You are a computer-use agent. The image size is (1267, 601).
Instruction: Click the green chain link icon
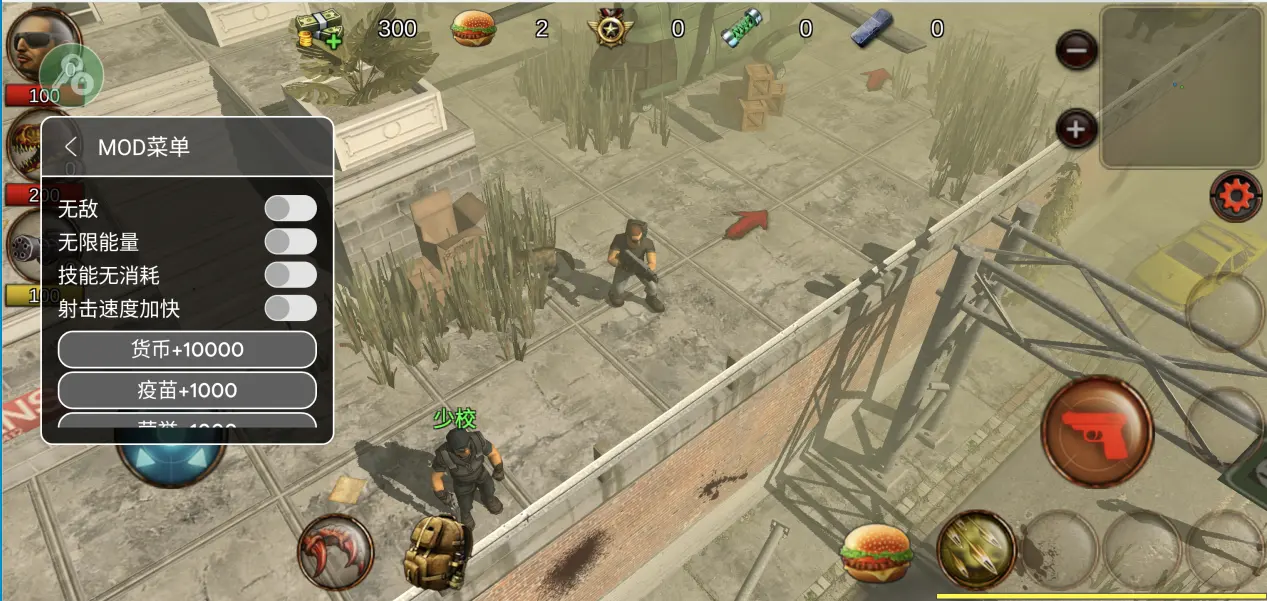click(x=73, y=74)
